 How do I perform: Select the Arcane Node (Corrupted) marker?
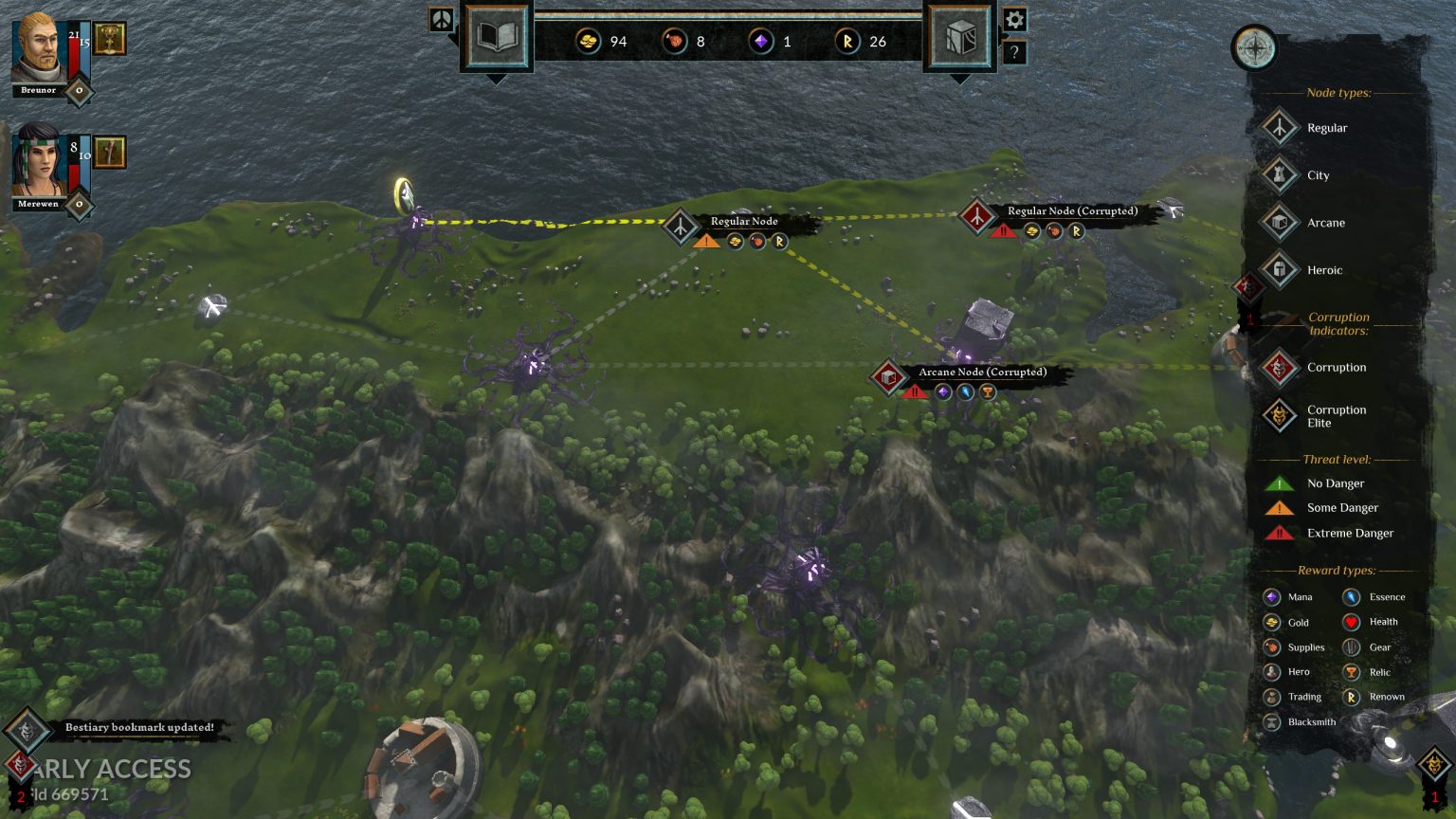[x=888, y=377]
